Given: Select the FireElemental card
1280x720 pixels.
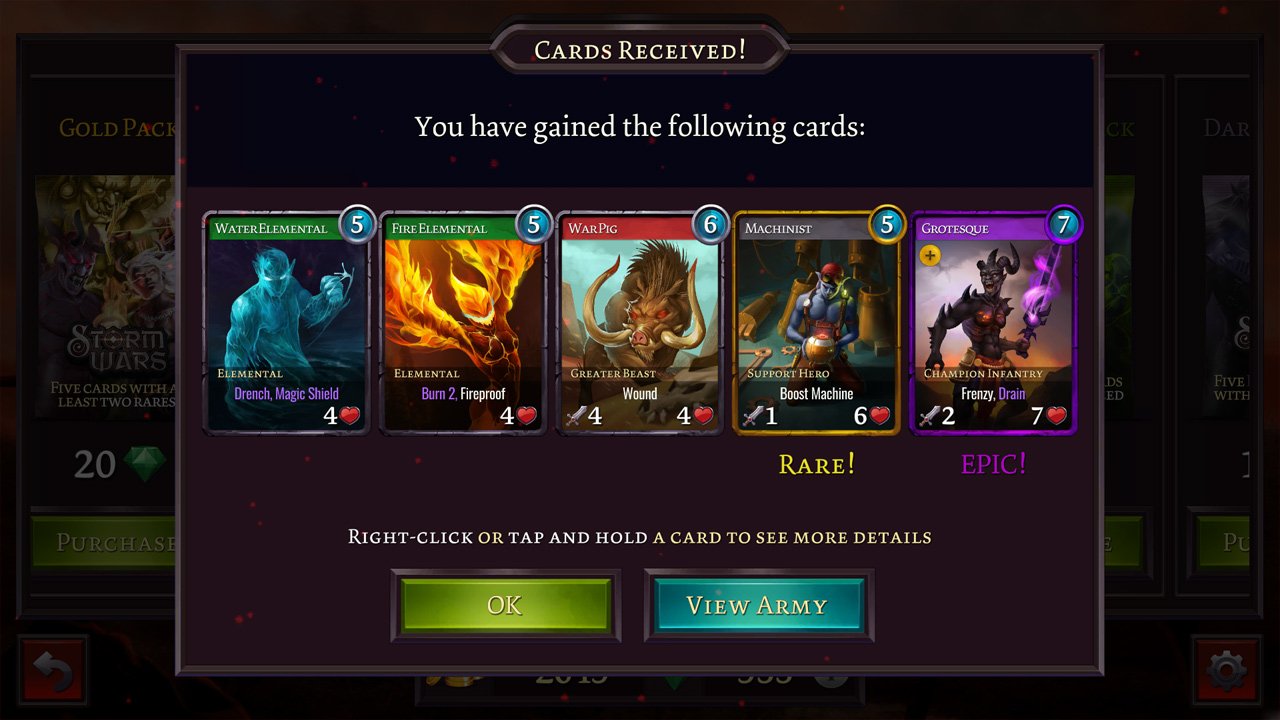Looking at the screenshot, I should click(x=464, y=322).
